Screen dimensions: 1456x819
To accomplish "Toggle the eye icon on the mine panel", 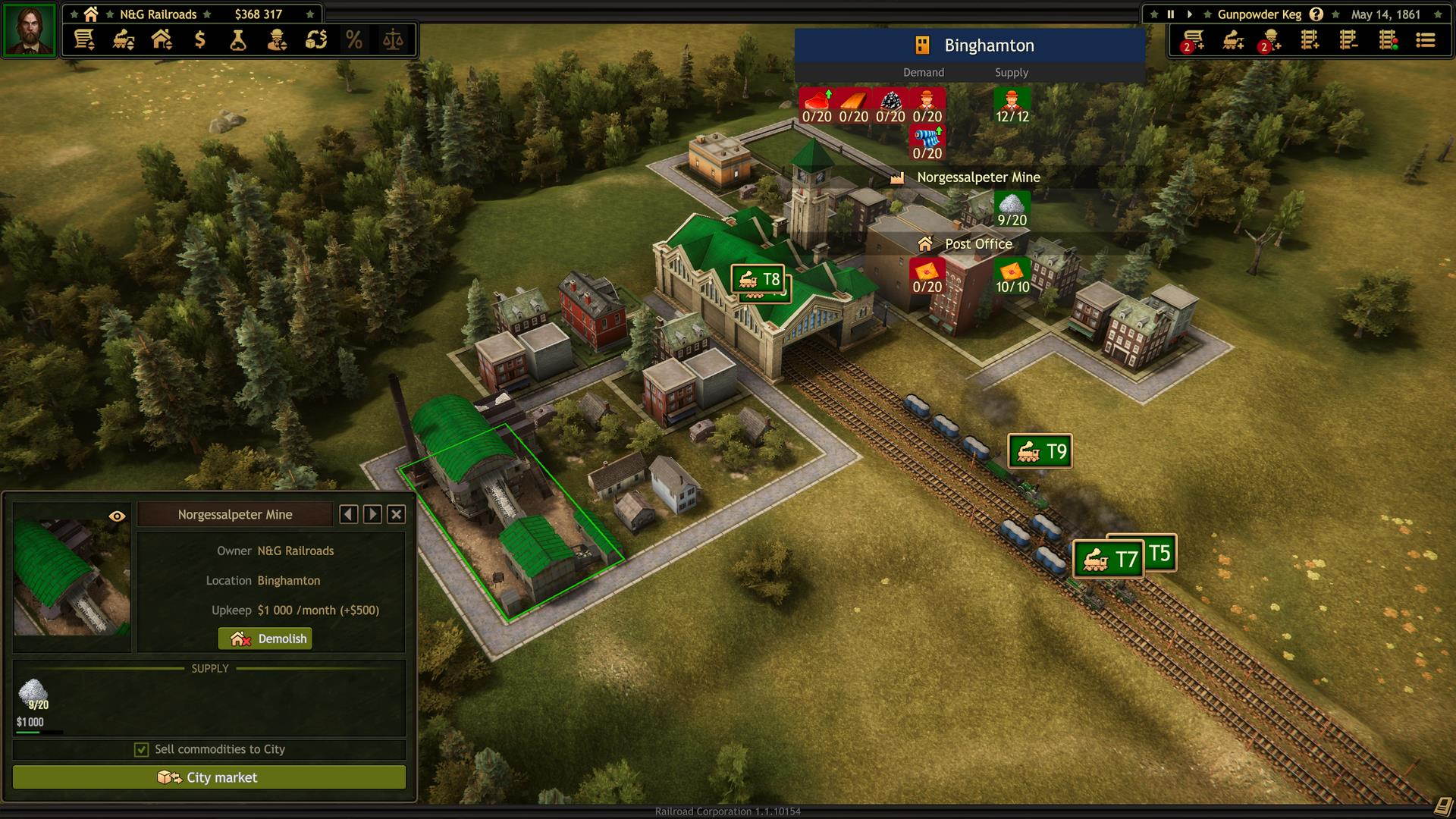I will (x=117, y=514).
